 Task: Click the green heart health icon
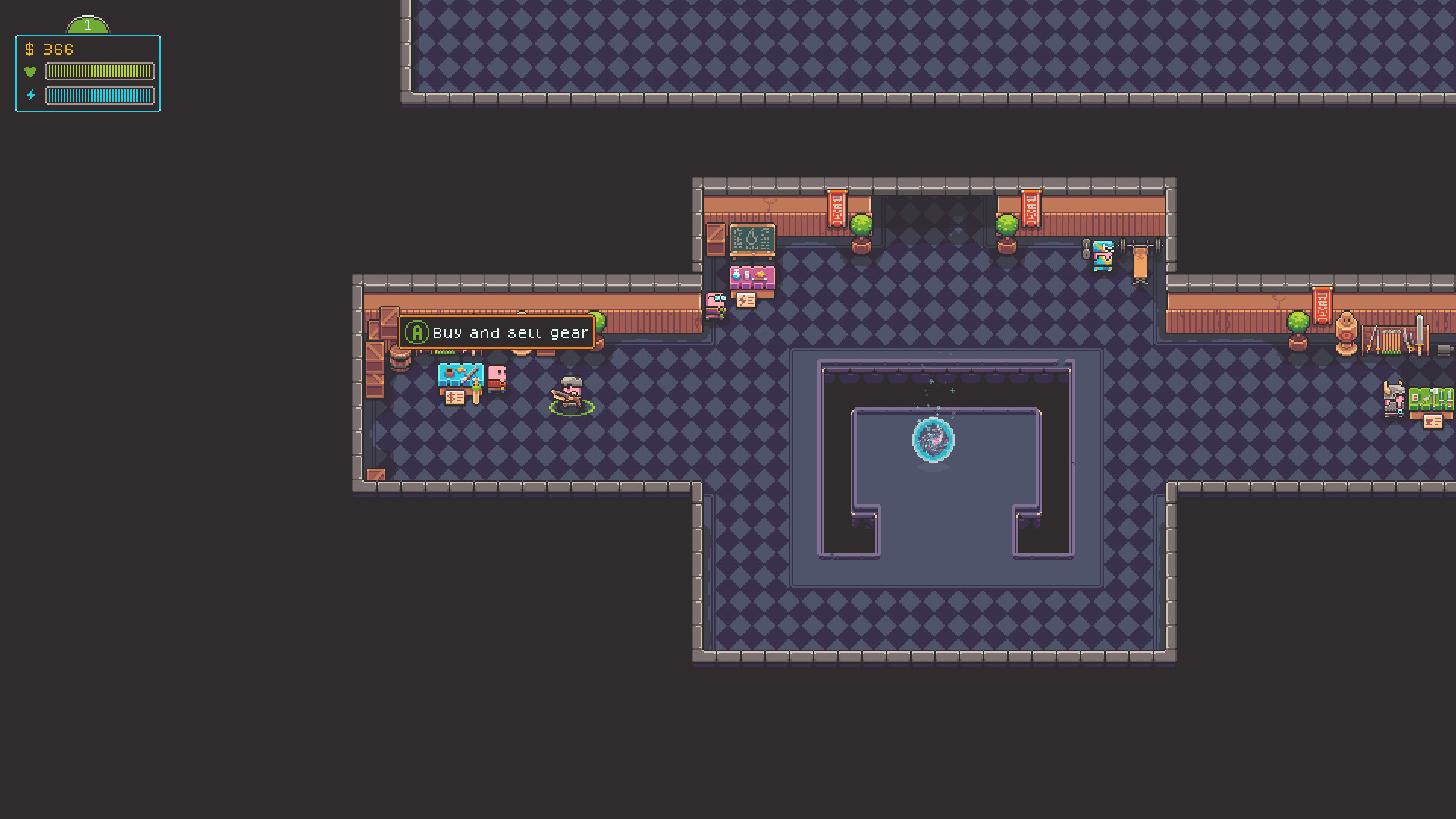click(31, 71)
